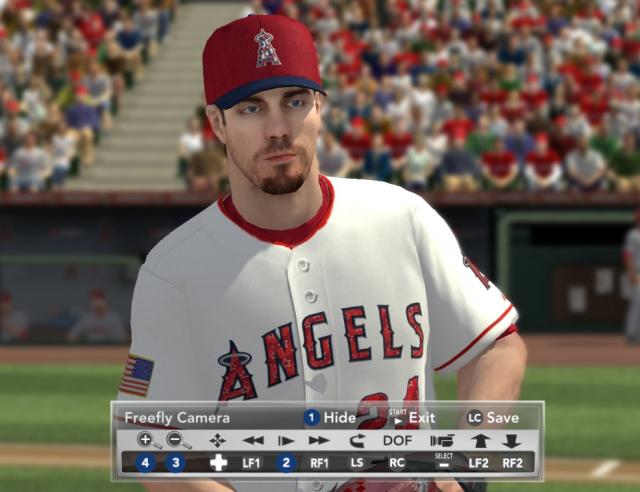Fast forward the replay with double-right arrows

(319, 440)
